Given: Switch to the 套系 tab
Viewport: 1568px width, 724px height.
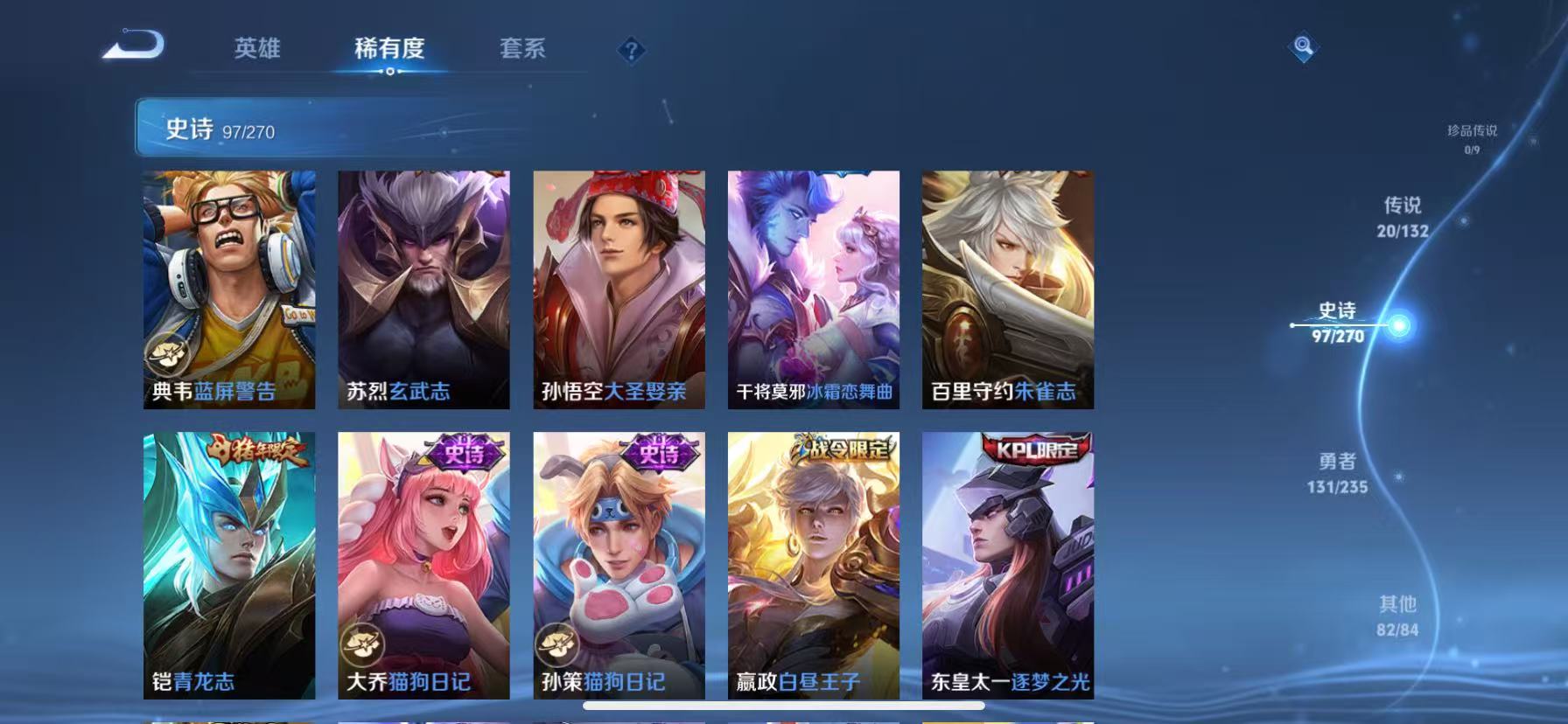Looking at the screenshot, I should 522,50.
